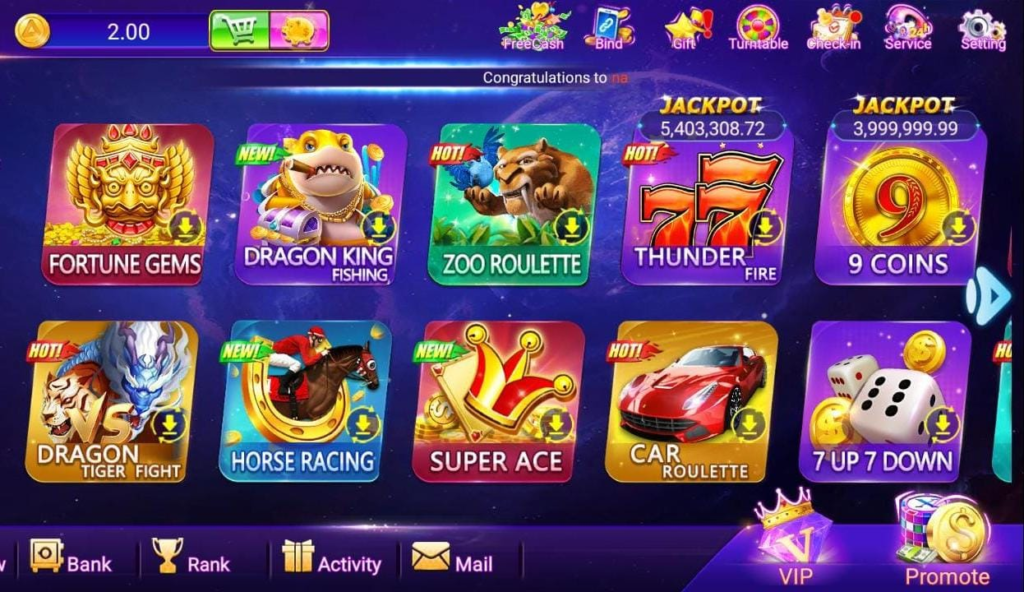This screenshot has height=592, width=1024.
Task: Open the Bank menu
Action: click(x=70, y=558)
